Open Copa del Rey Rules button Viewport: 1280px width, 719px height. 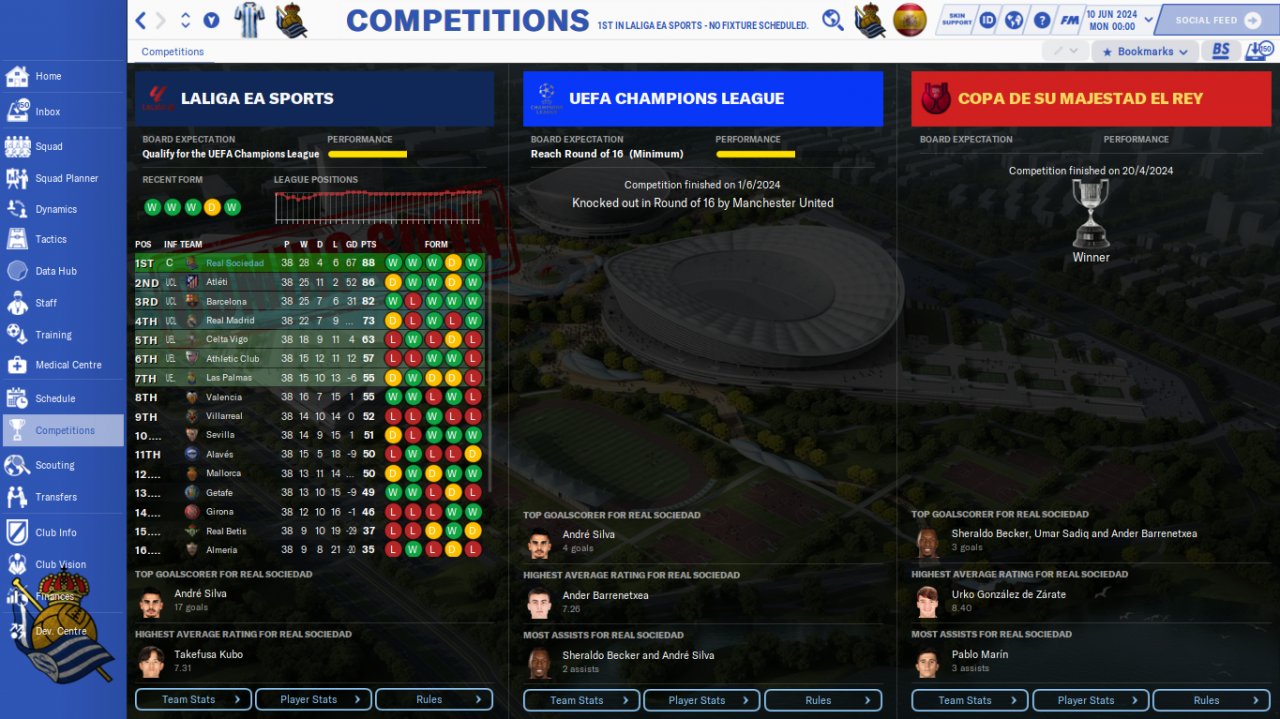point(1206,700)
